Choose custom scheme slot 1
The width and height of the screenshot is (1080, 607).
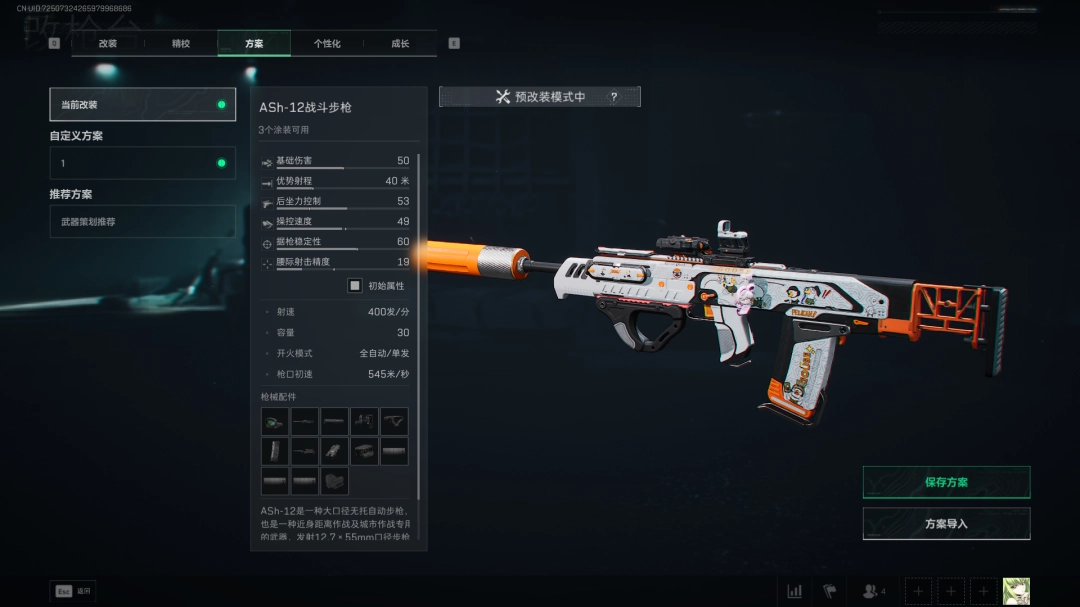pyautogui.click(x=143, y=163)
